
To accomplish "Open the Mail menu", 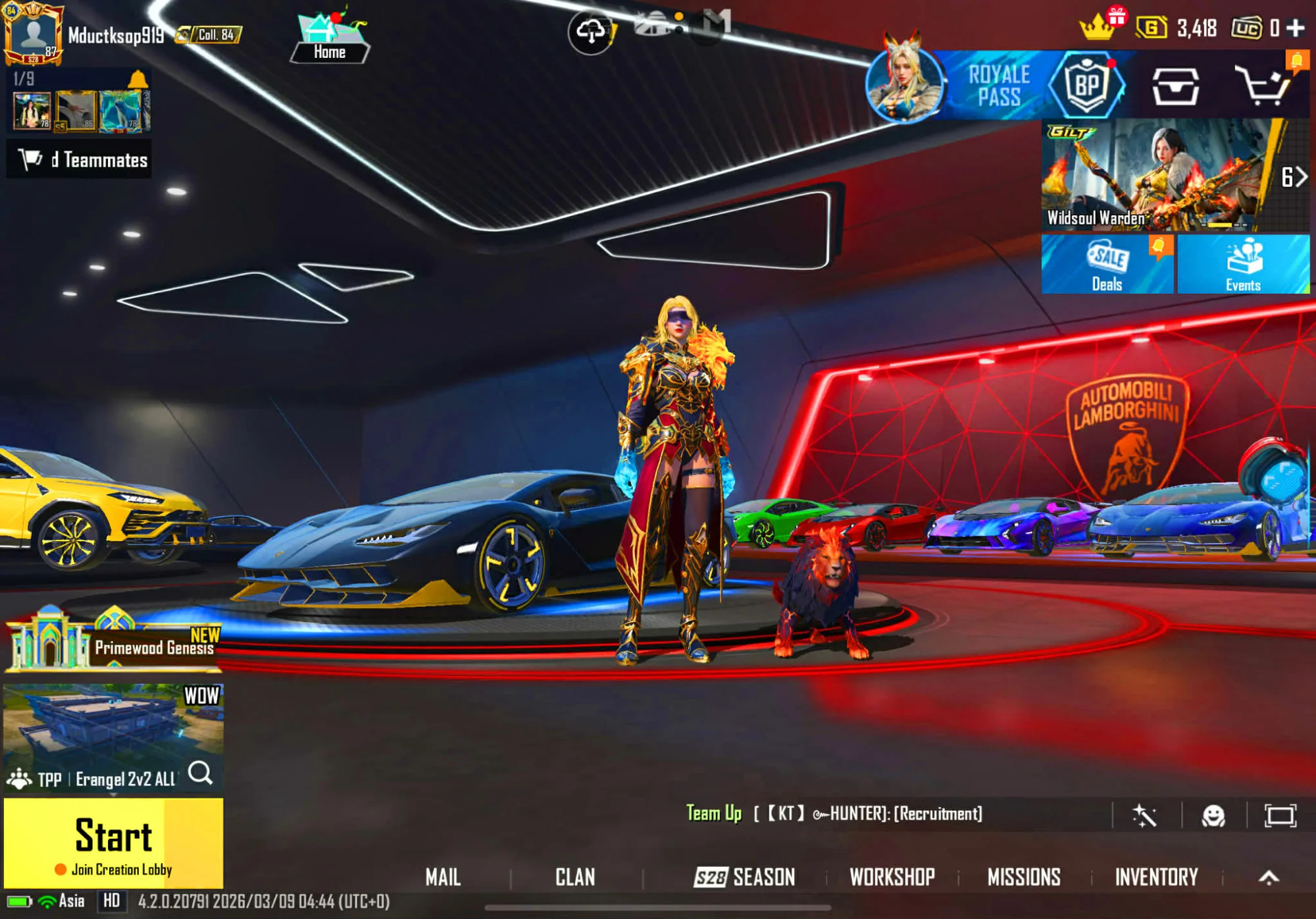I will (x=443, y=877).
